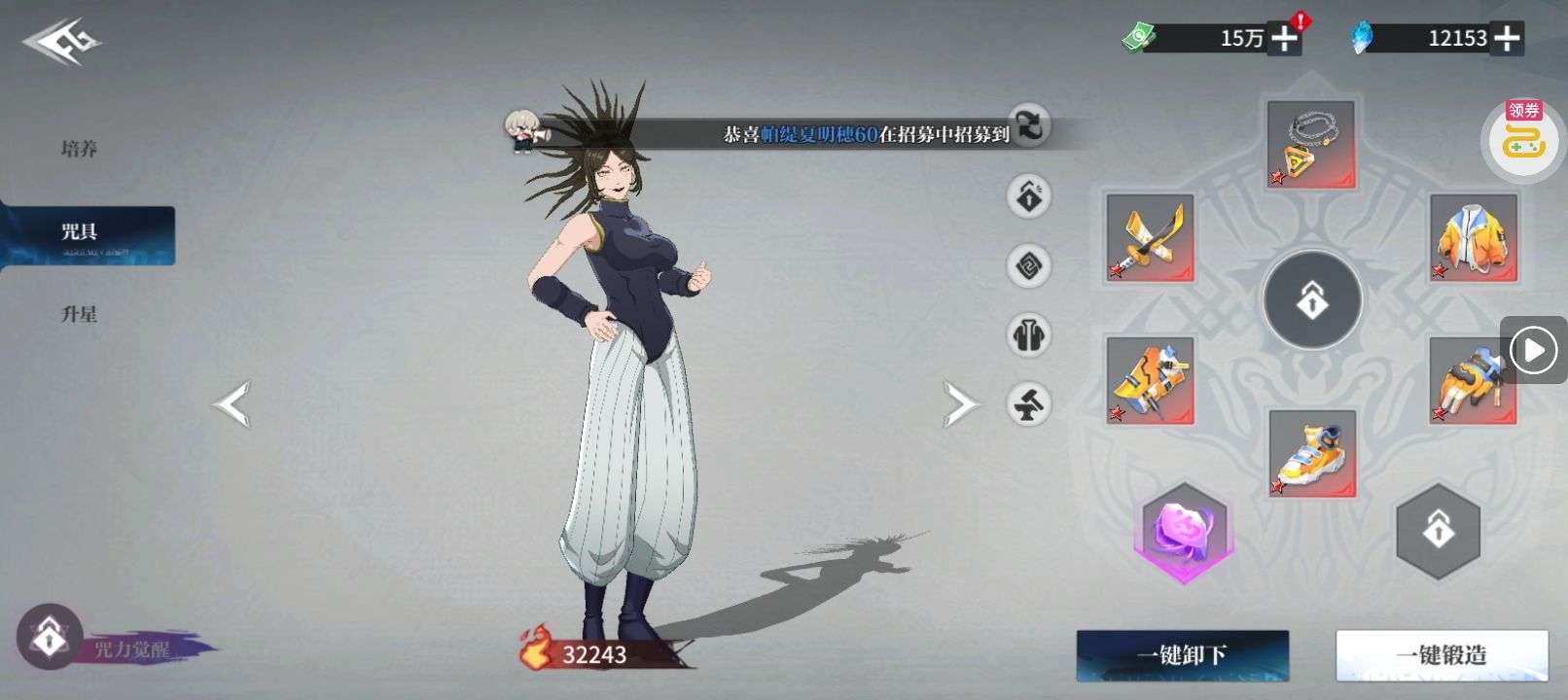Add more blue crystal currency
Screen dimensions: 1568x700
click(1507, 38)
